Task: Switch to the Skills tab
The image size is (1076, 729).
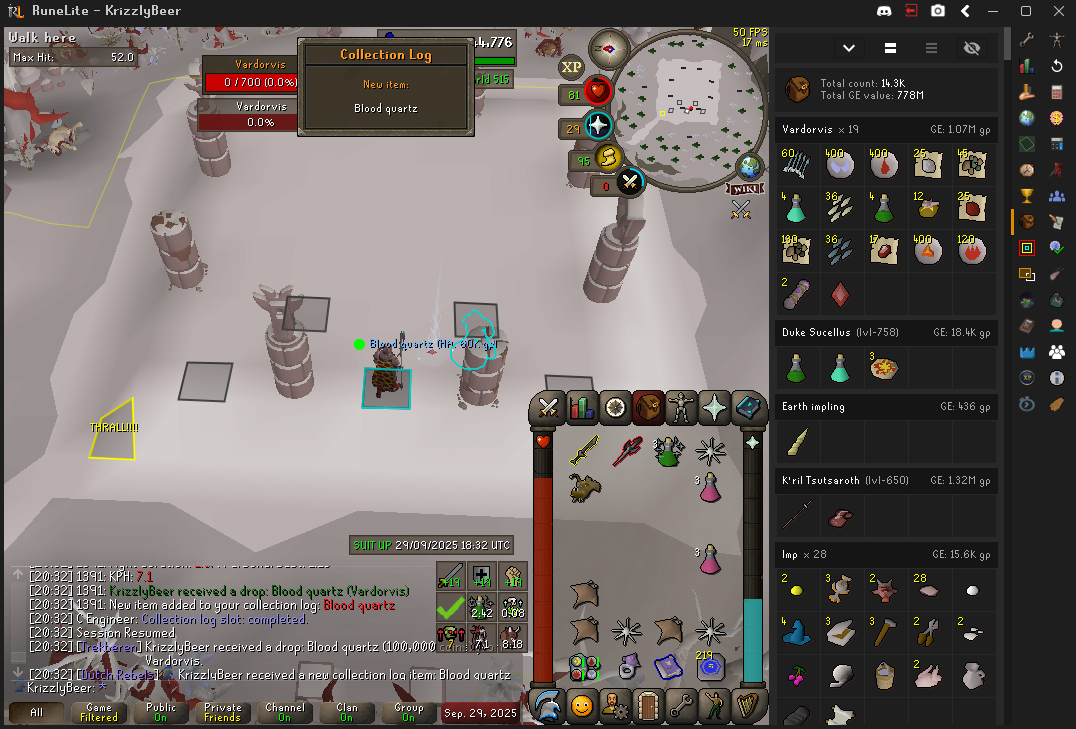Action: pyautogui.click(x=581, y=407)
